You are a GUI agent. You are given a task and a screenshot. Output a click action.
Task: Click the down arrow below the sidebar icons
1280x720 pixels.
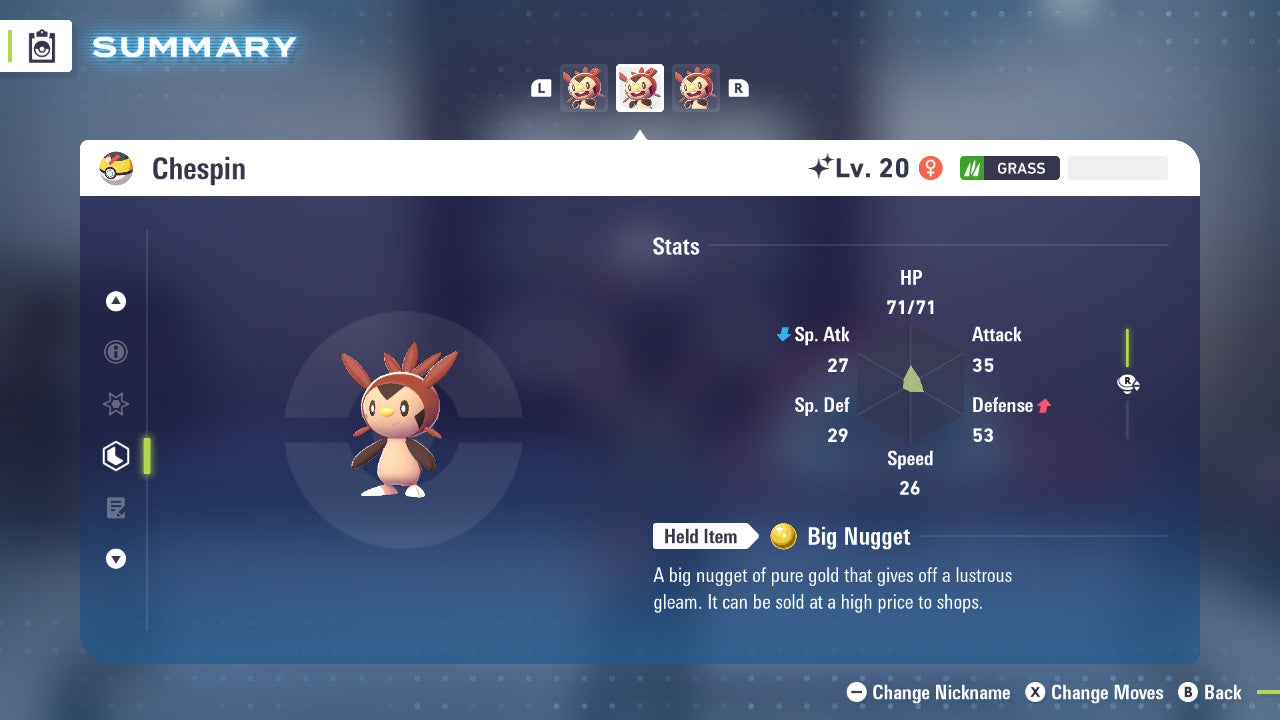pyautogui.click(x=115, y=559)
